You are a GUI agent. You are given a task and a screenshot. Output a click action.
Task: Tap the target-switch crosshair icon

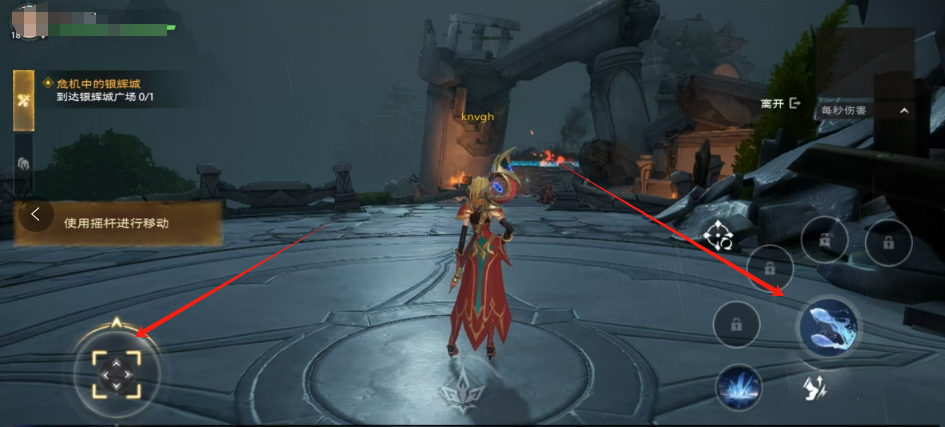pyautogui.click(x=718, y=237)
